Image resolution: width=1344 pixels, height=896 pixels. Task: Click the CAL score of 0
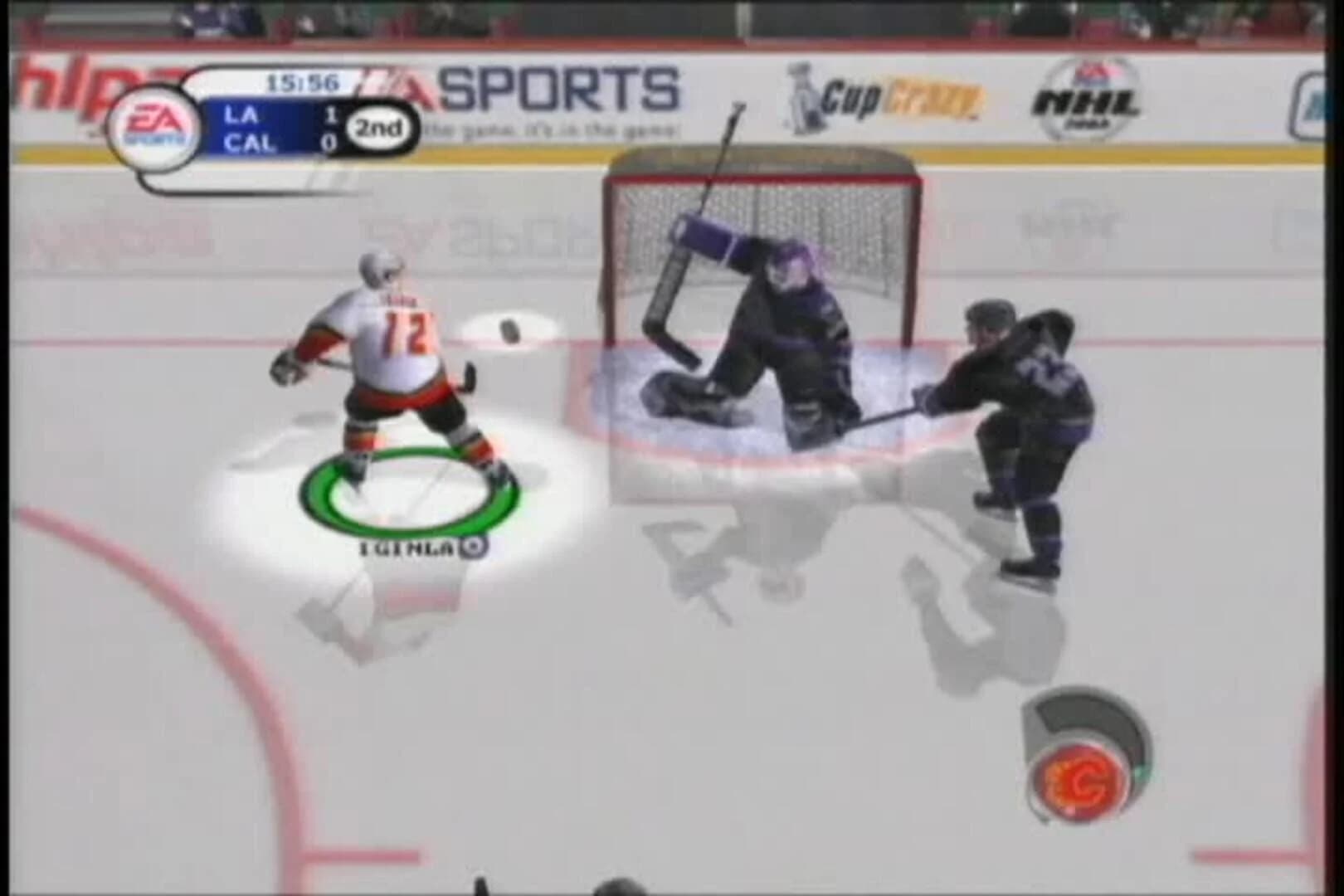pyautogui.click(x=332, y=143)
